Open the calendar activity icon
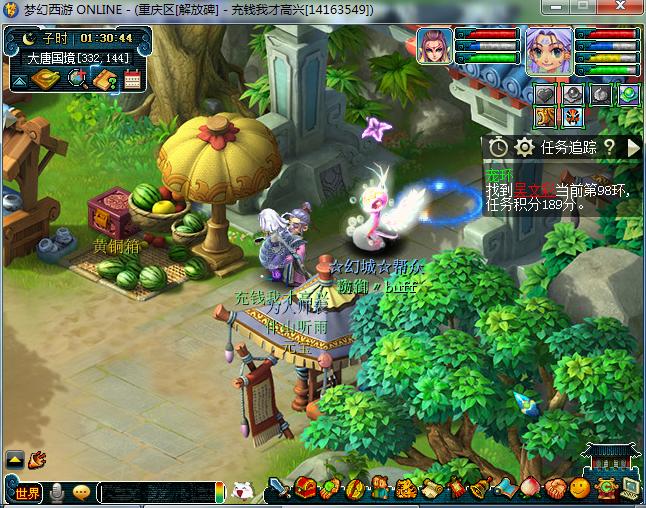Screen dimensions: 646x508 [x=132, y=80]
